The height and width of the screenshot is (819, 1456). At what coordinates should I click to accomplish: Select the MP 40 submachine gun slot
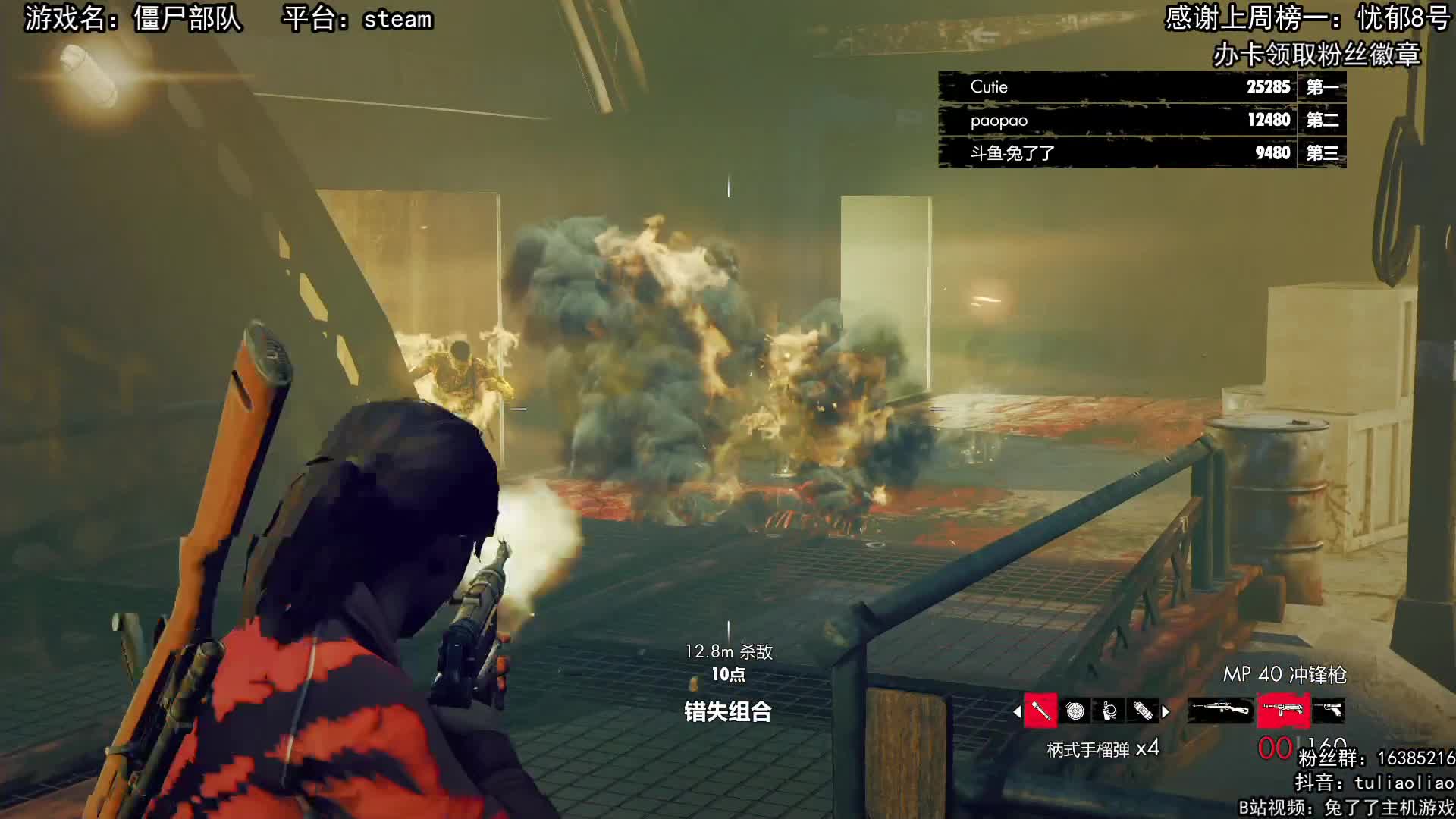1283,710
